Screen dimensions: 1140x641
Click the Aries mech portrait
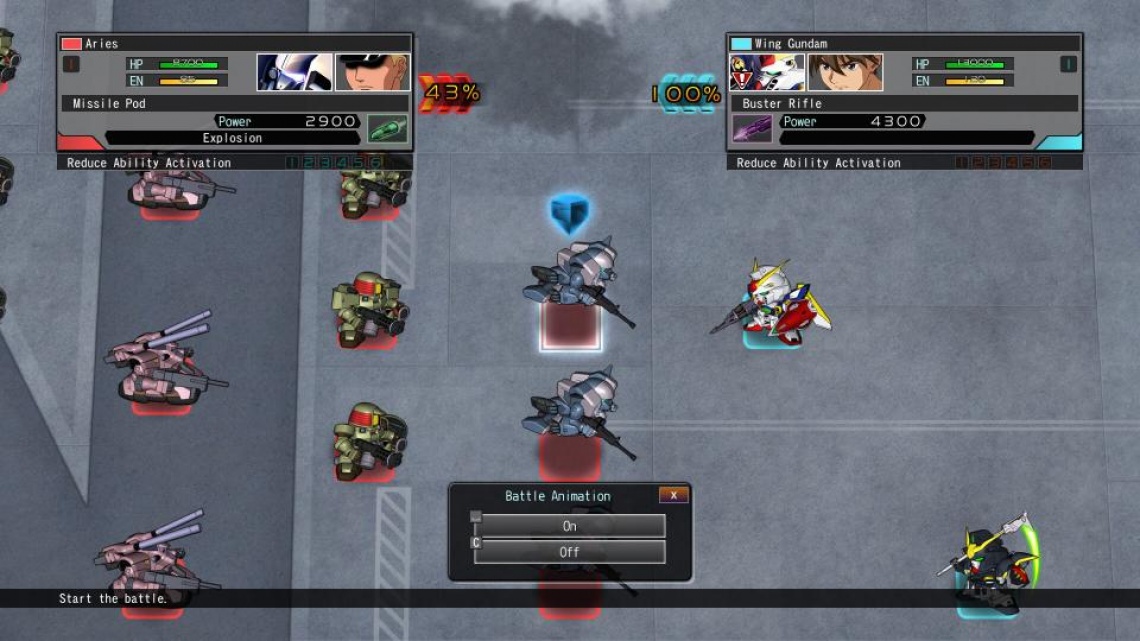click(294, 72)
